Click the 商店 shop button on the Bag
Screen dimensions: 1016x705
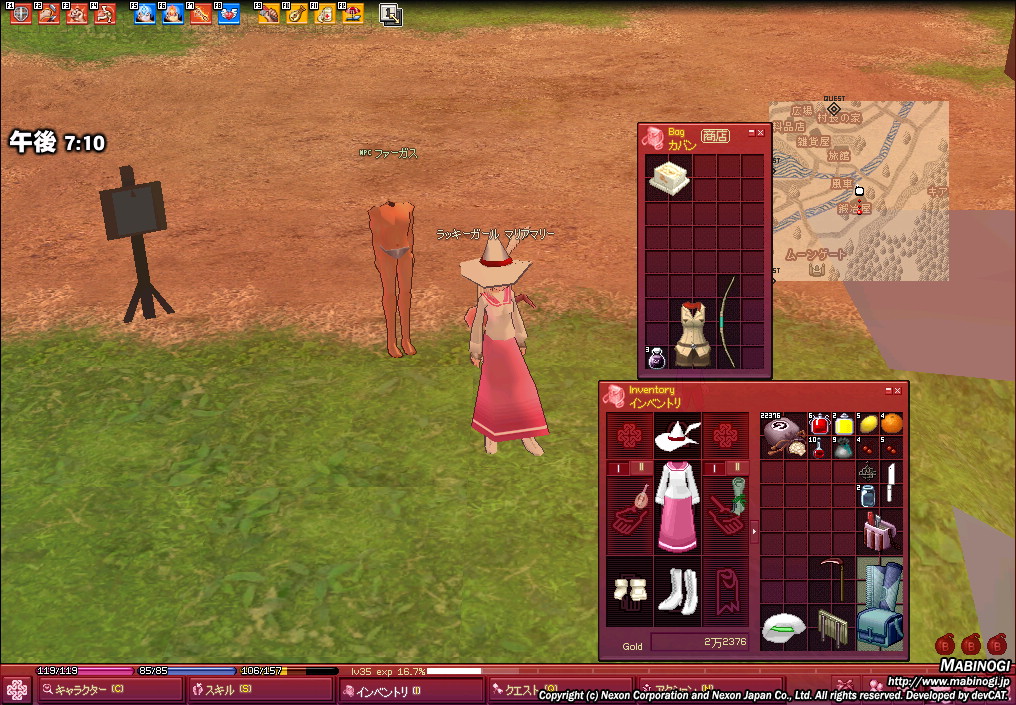714,136
